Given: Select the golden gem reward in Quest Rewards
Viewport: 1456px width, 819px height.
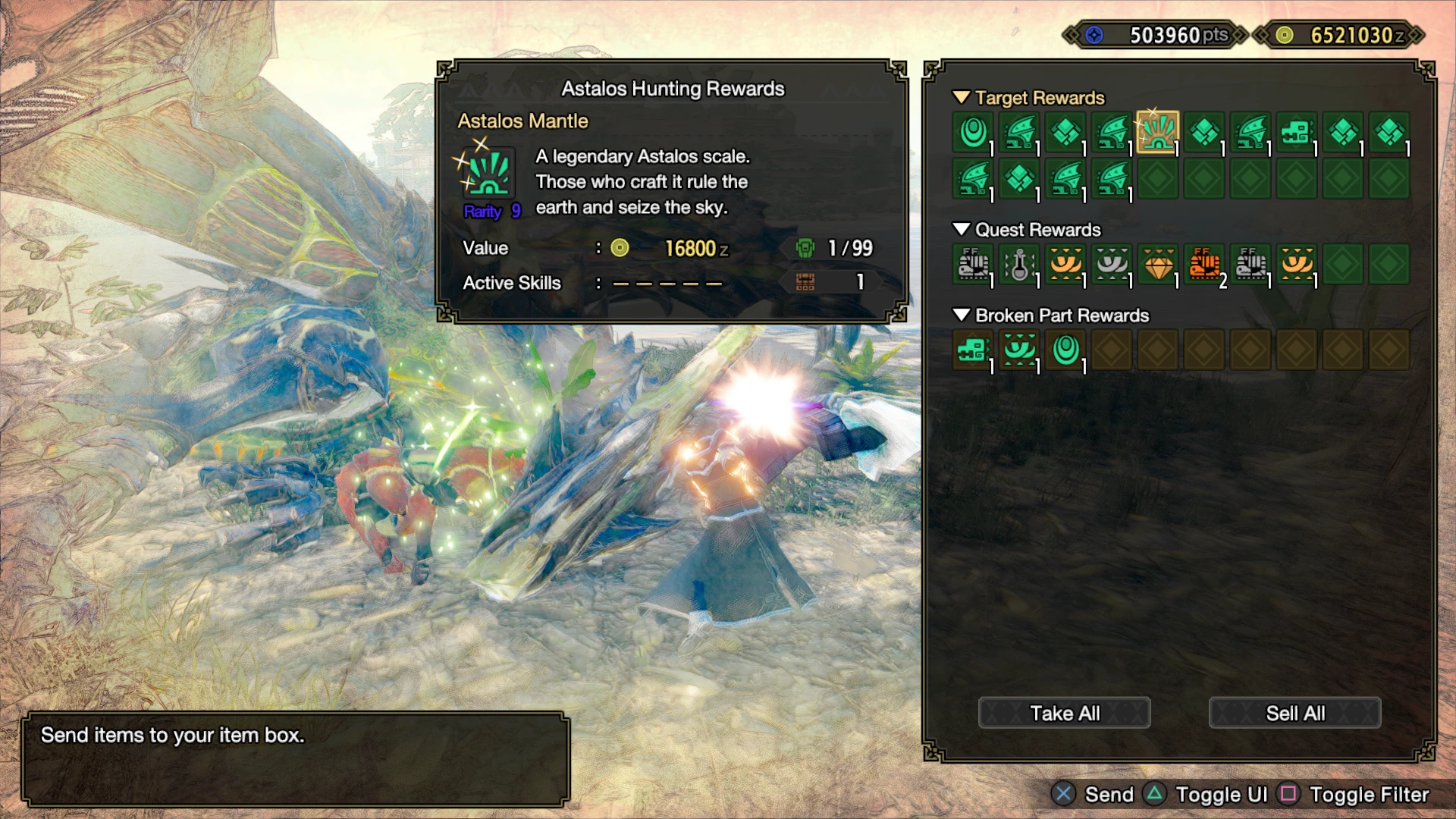Looking at the screenshot, I should [1158, 264].
